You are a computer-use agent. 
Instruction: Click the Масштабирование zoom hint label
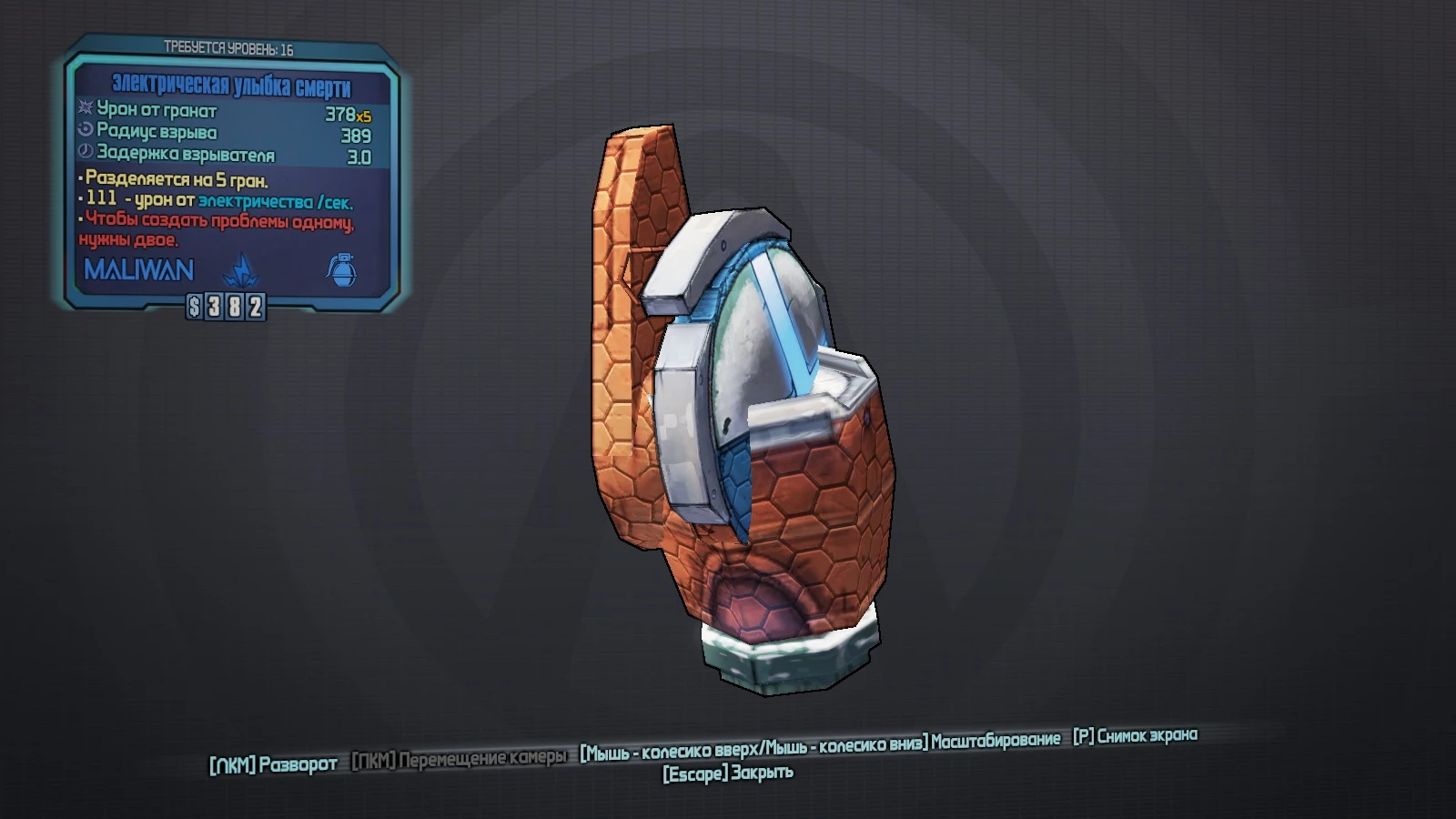(996, 741)
